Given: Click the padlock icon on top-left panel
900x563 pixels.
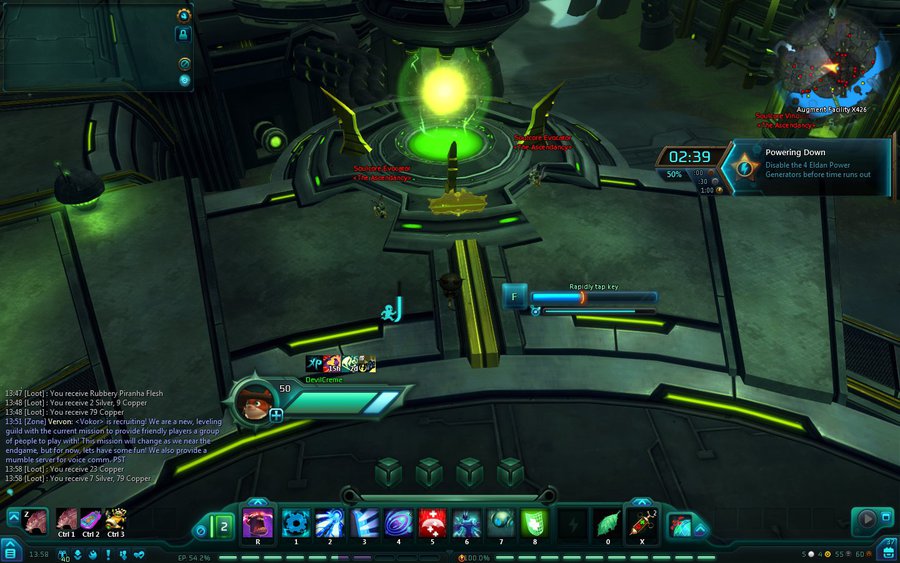Looking at the screenshot, I should pos(184,34).
